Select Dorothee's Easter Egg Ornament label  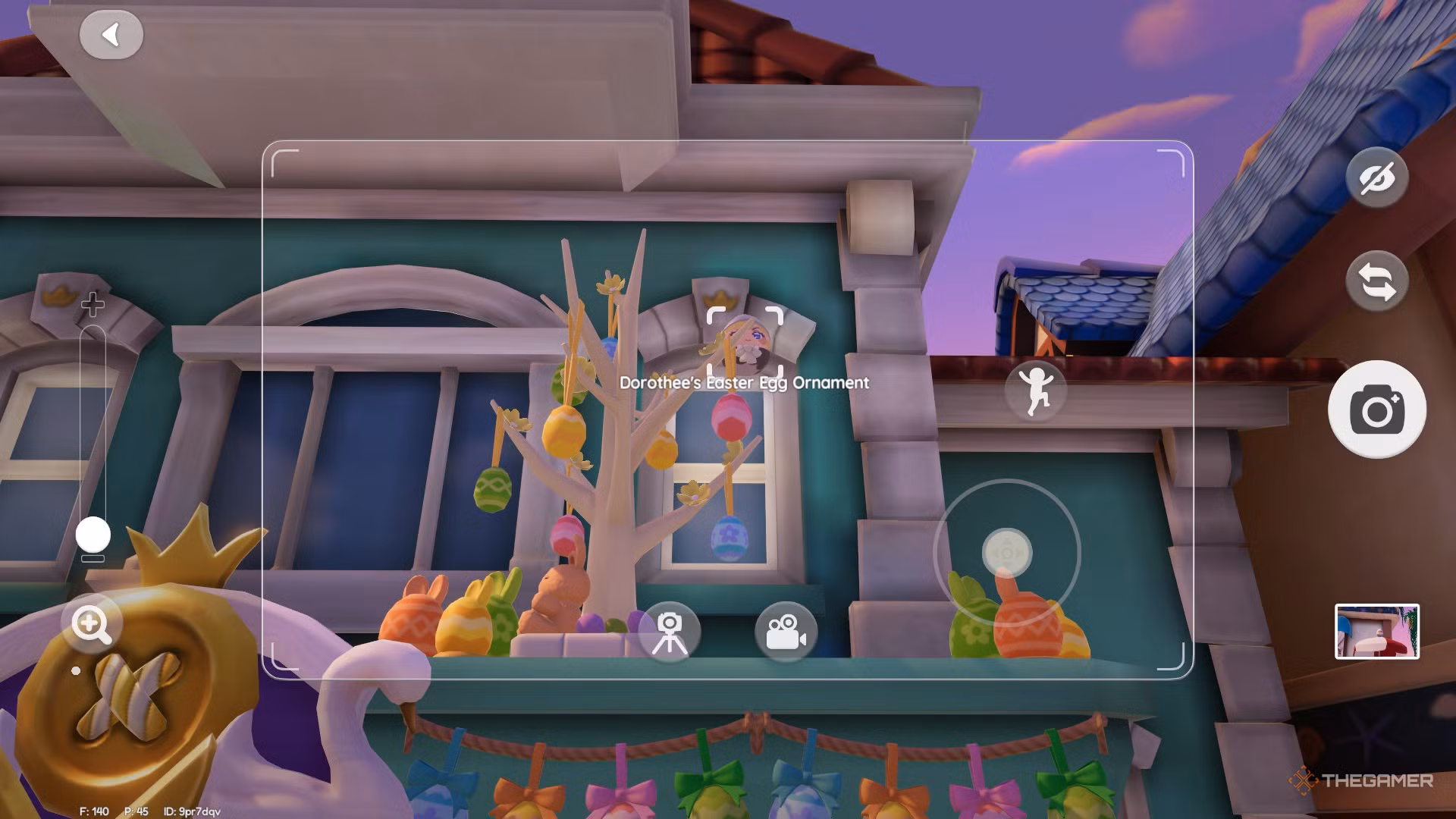tap(743, 383)
